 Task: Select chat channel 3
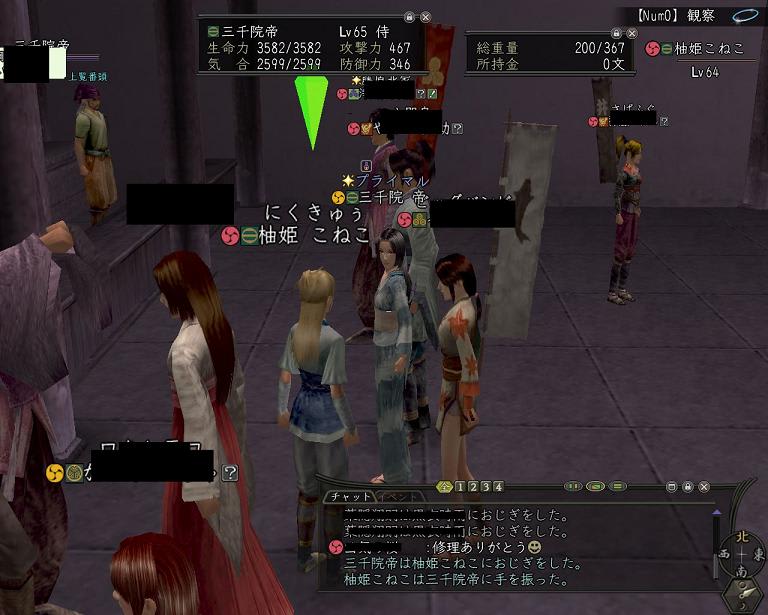tap(486, 487)
